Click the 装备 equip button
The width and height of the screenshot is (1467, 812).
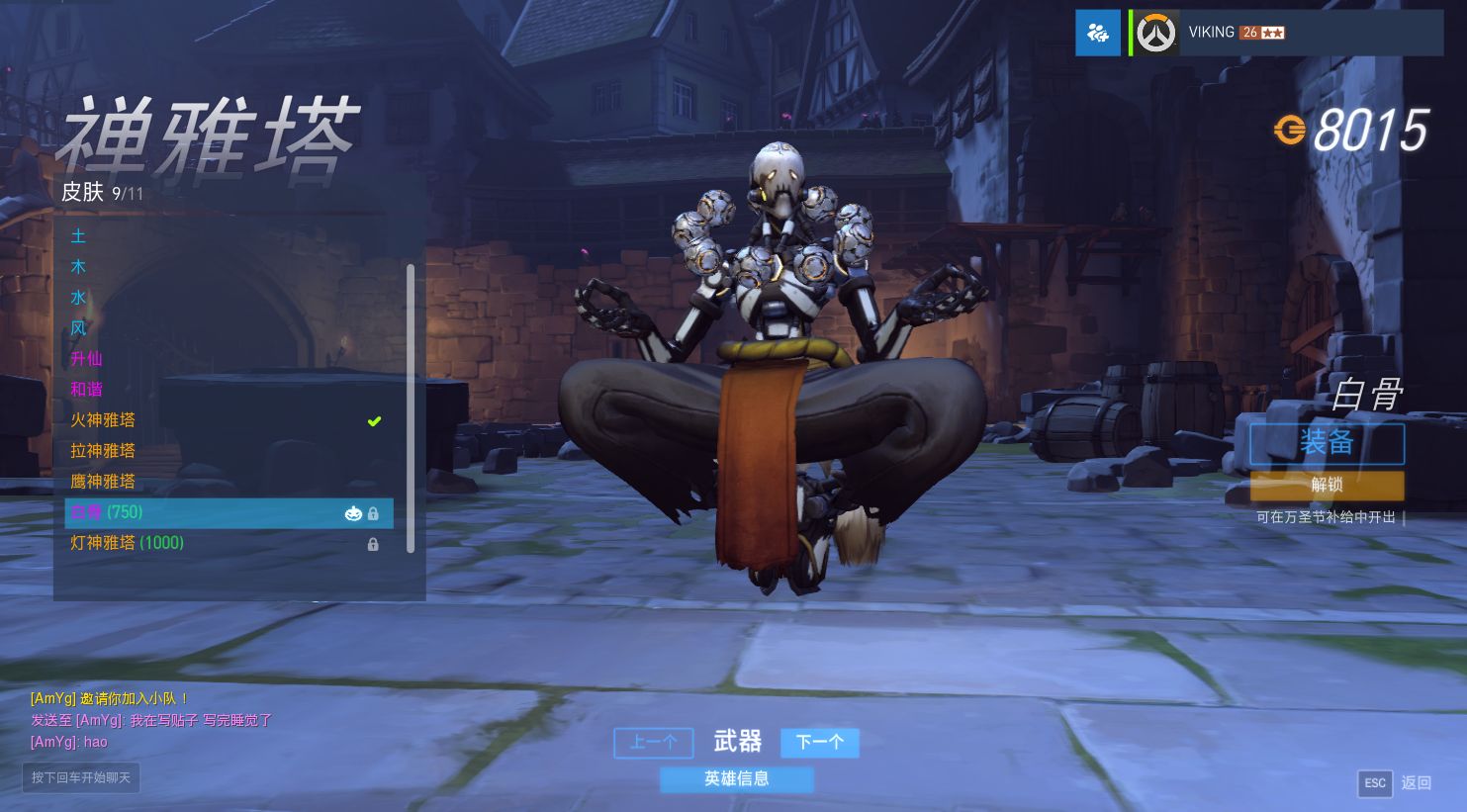(1327, 443)
